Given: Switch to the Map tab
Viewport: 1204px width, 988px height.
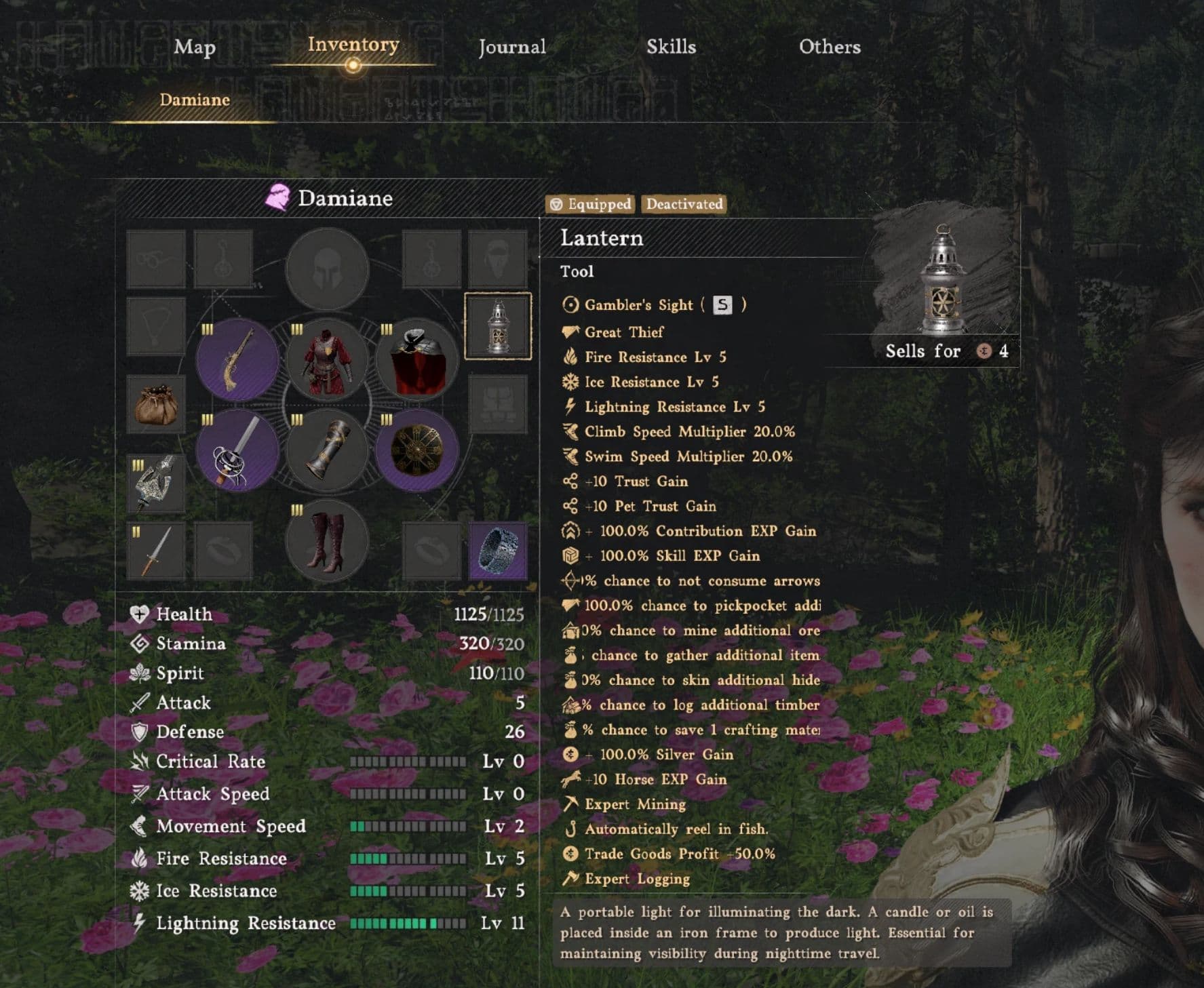Looking at the screenshot, I should [195, 47].
